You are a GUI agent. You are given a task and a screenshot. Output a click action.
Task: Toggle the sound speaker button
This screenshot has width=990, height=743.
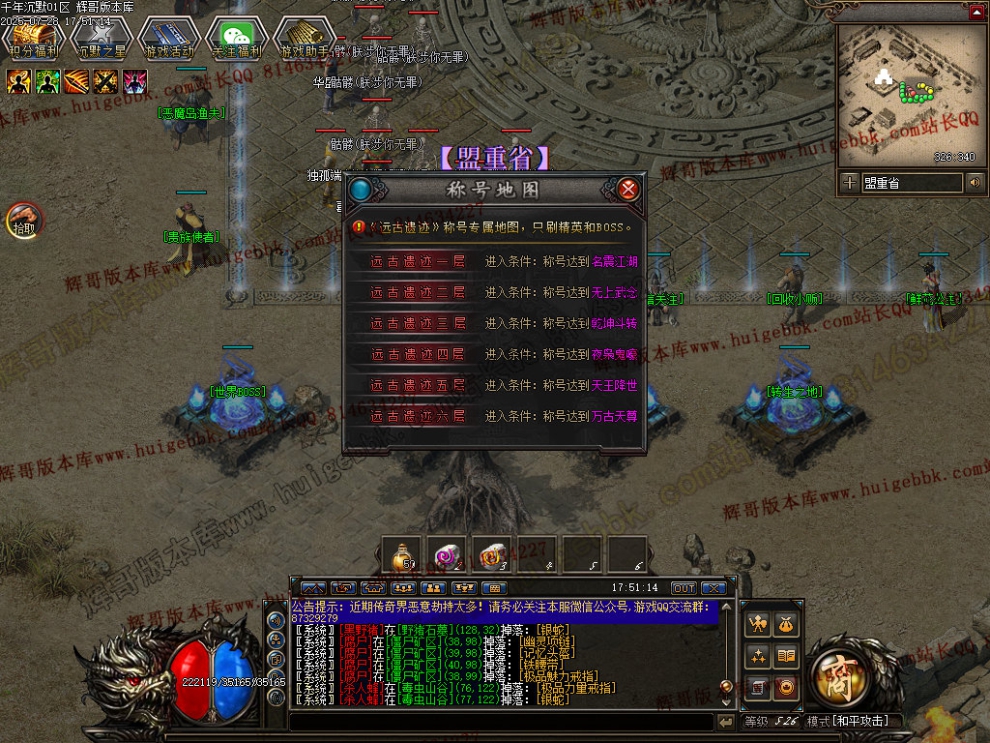point(975,183)
